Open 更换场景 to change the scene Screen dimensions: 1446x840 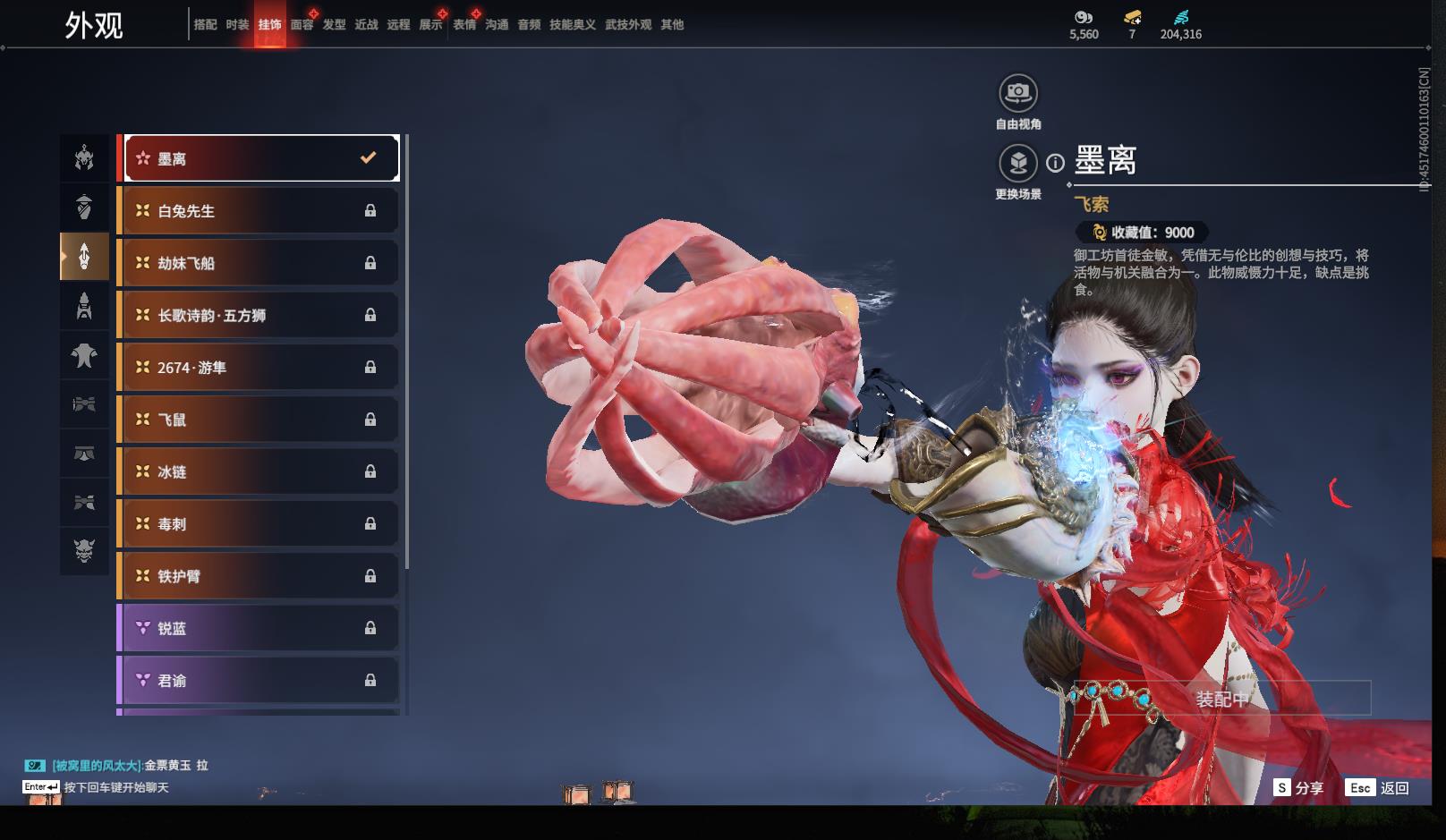pos(1017,164)
